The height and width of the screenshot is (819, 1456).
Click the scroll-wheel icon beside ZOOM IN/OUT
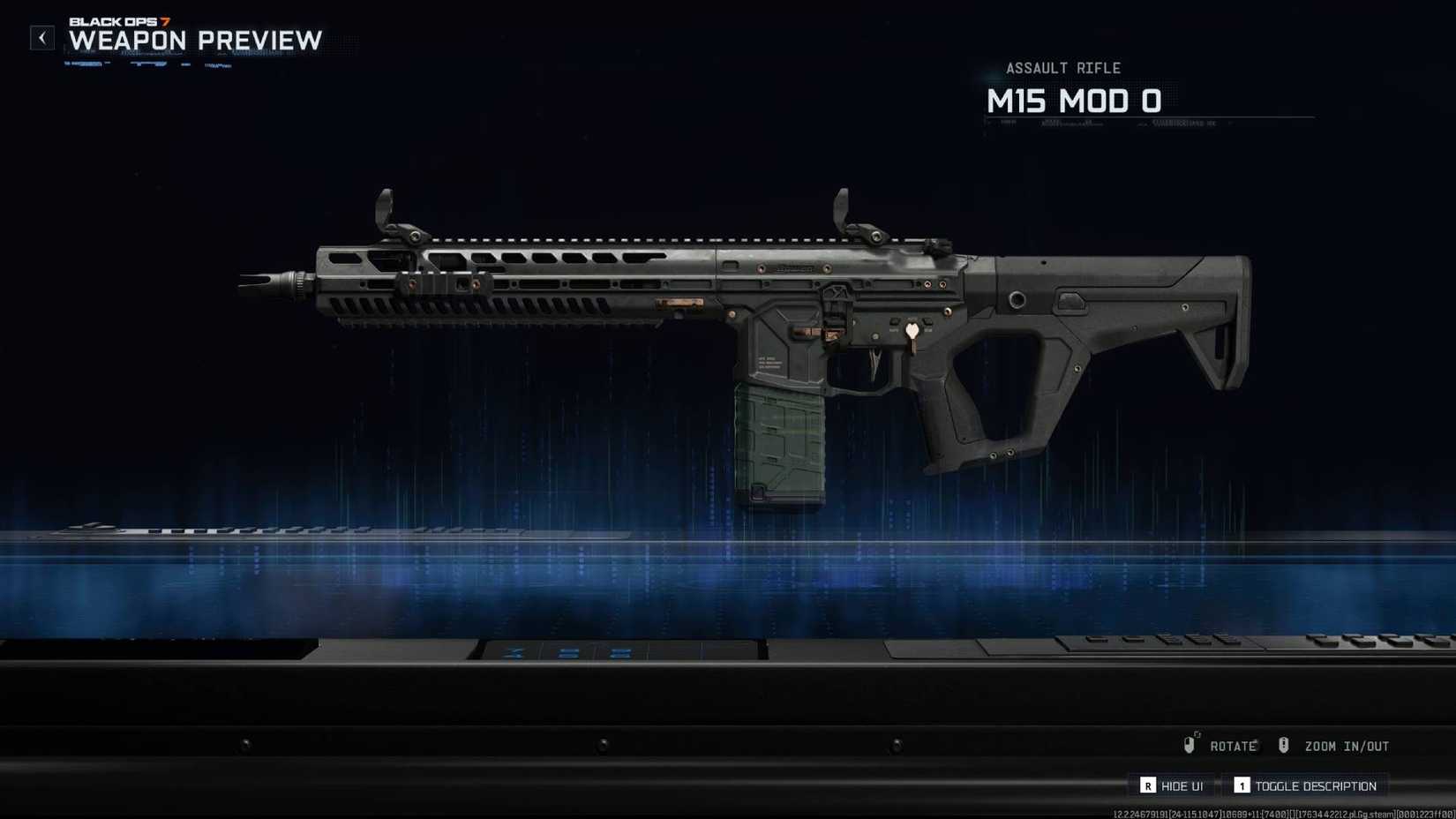[x=1284, y=746]
